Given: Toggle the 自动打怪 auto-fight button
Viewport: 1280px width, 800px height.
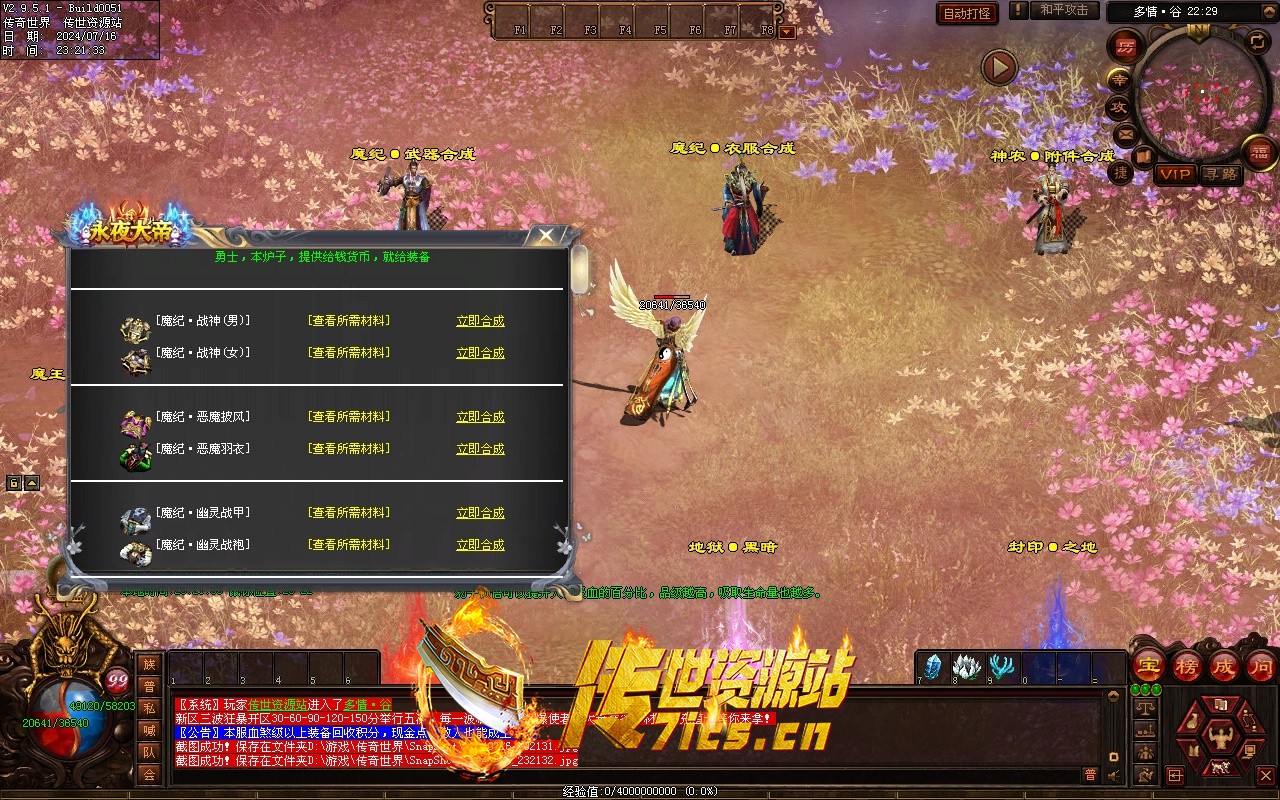Looking at the screenshot, I should pos(967,13).
